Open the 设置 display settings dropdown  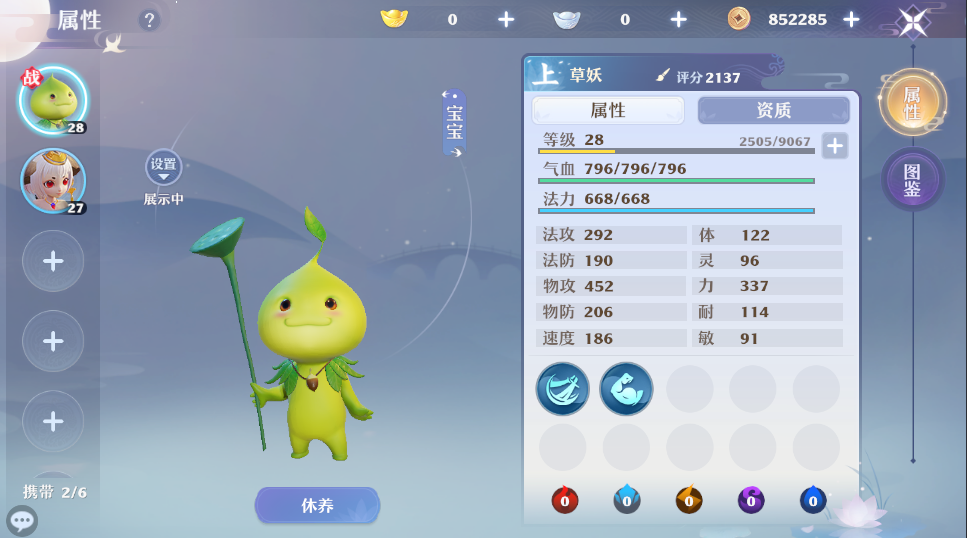163,168
